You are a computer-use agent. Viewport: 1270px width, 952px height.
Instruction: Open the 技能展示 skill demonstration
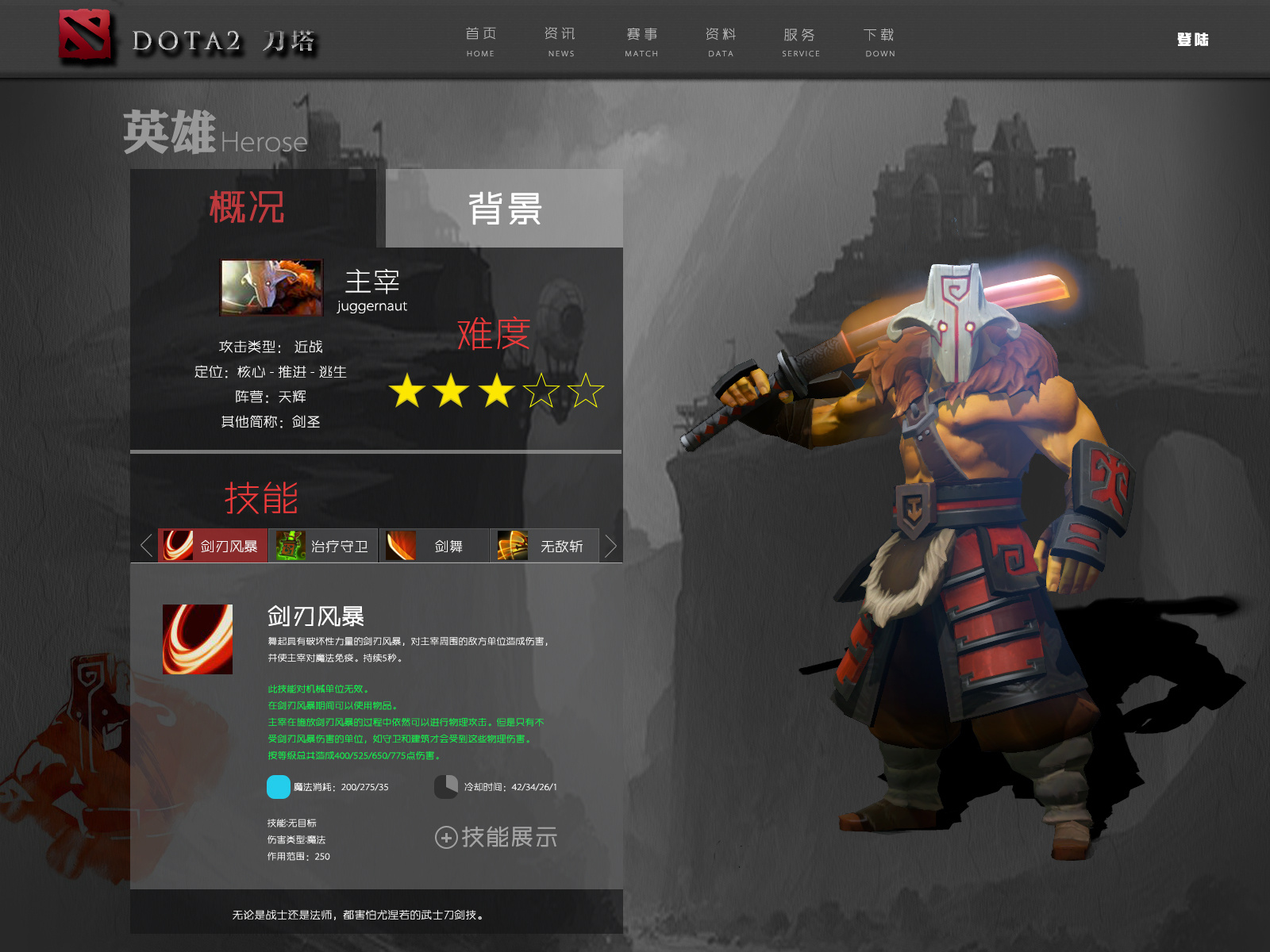(x=496, y=837)
